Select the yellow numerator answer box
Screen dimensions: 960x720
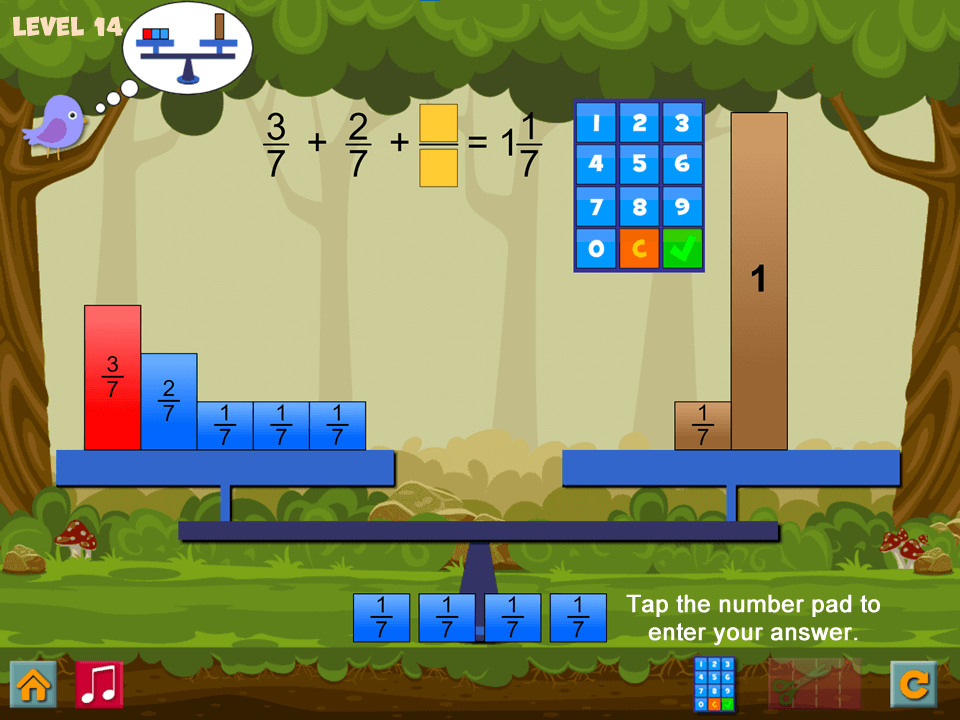[438, 123]
